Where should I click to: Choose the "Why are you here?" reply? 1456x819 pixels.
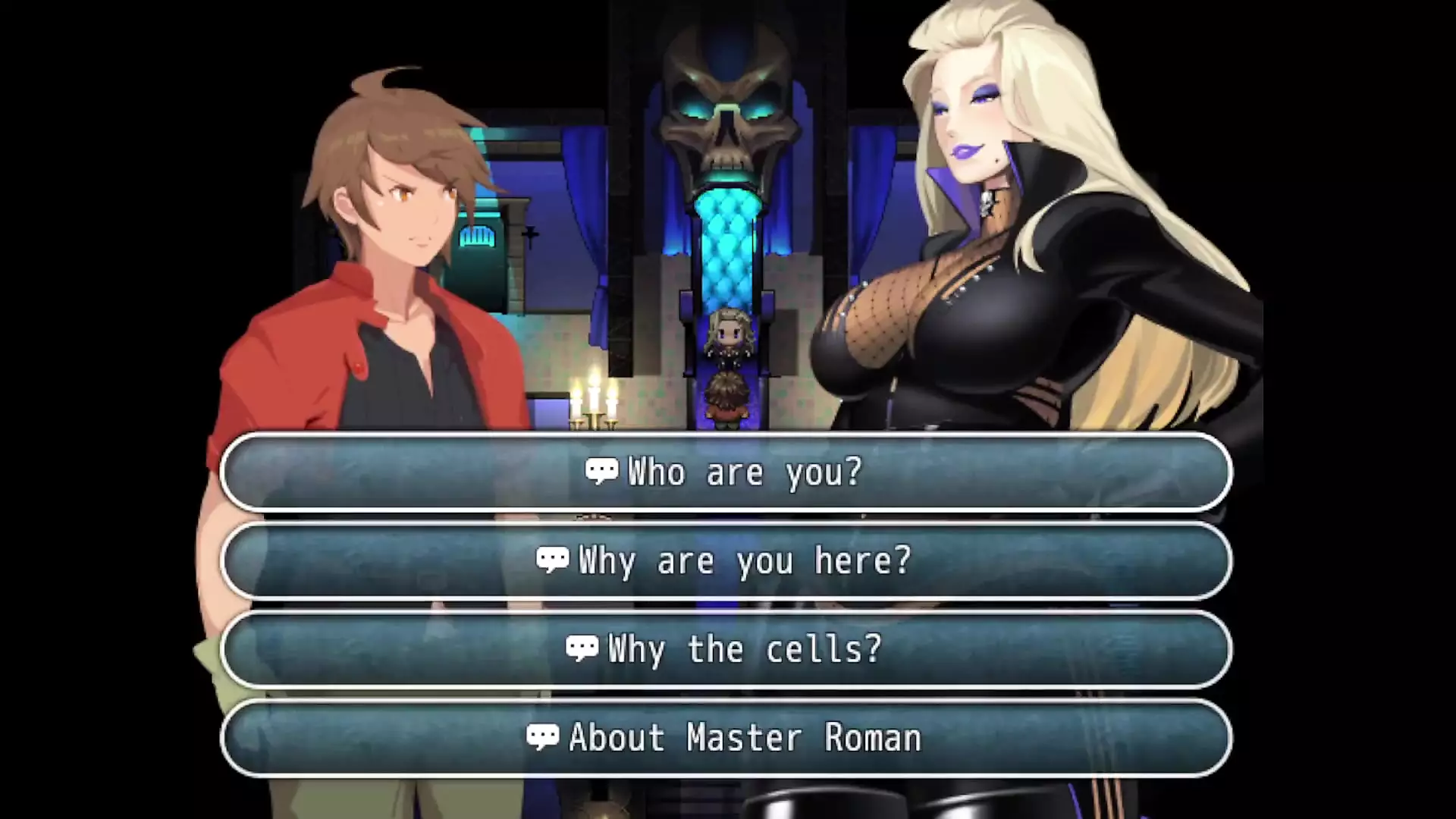point(725,561)
